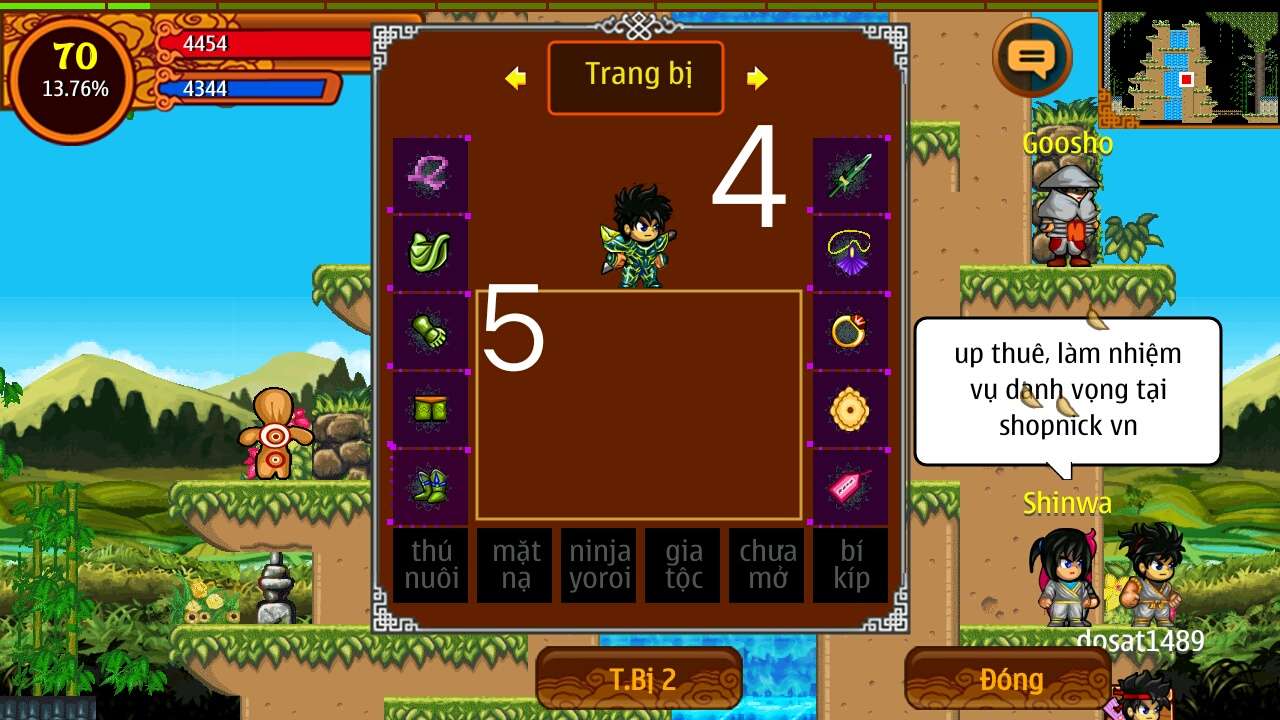Select the green sword weapon slot
Screen dimensions: 1280x720
coord(850,175)
